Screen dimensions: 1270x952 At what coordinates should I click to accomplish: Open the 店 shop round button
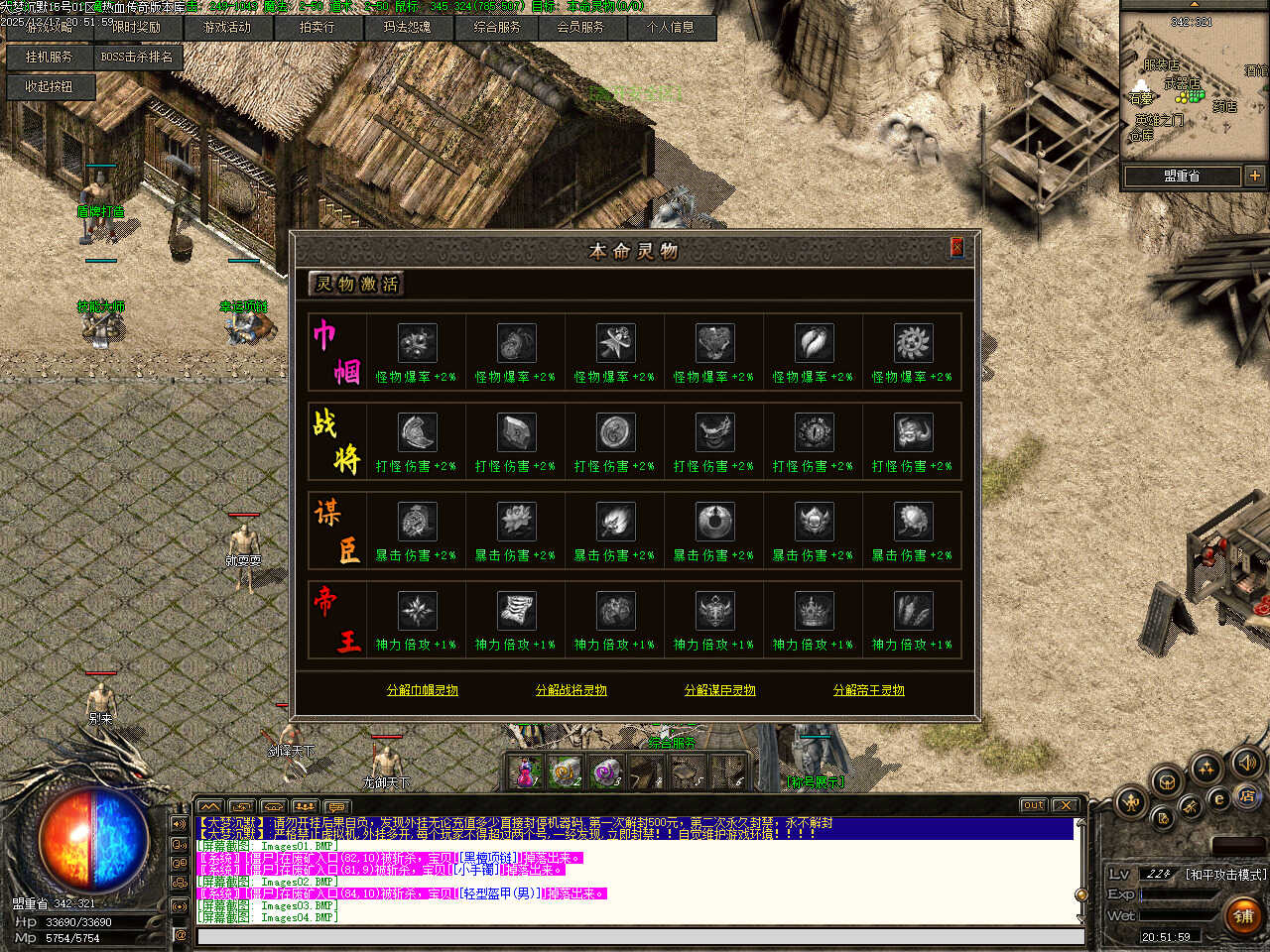(1246, 796)
